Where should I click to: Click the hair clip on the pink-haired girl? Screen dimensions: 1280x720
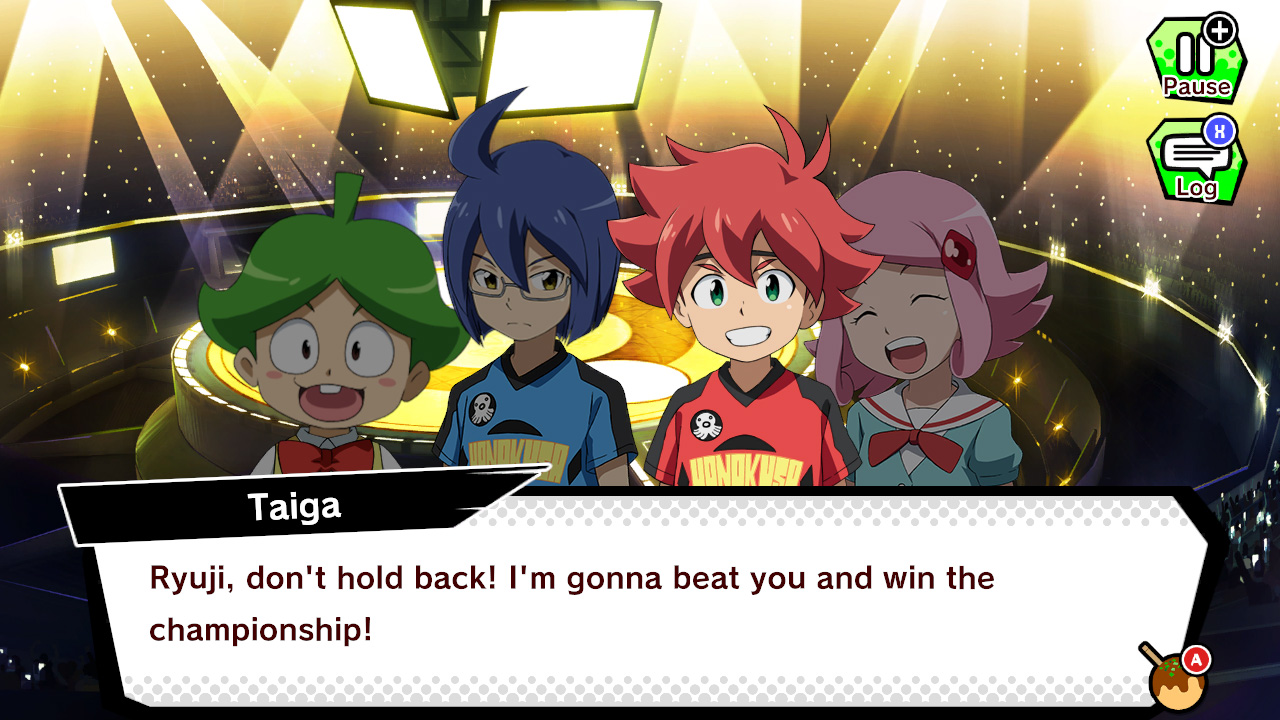coord(960,254)
